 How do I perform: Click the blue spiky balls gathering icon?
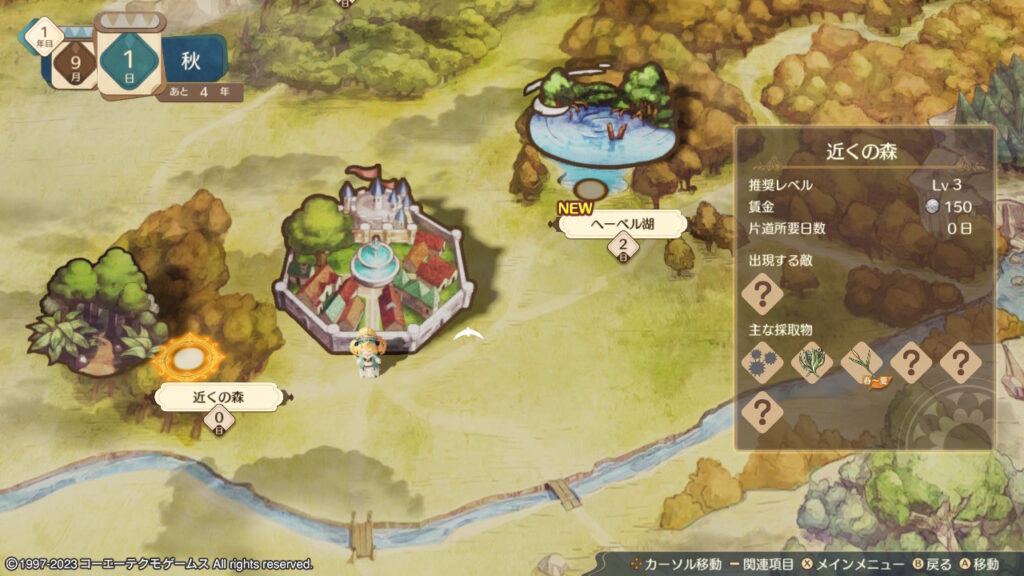(x=761, y=362)
